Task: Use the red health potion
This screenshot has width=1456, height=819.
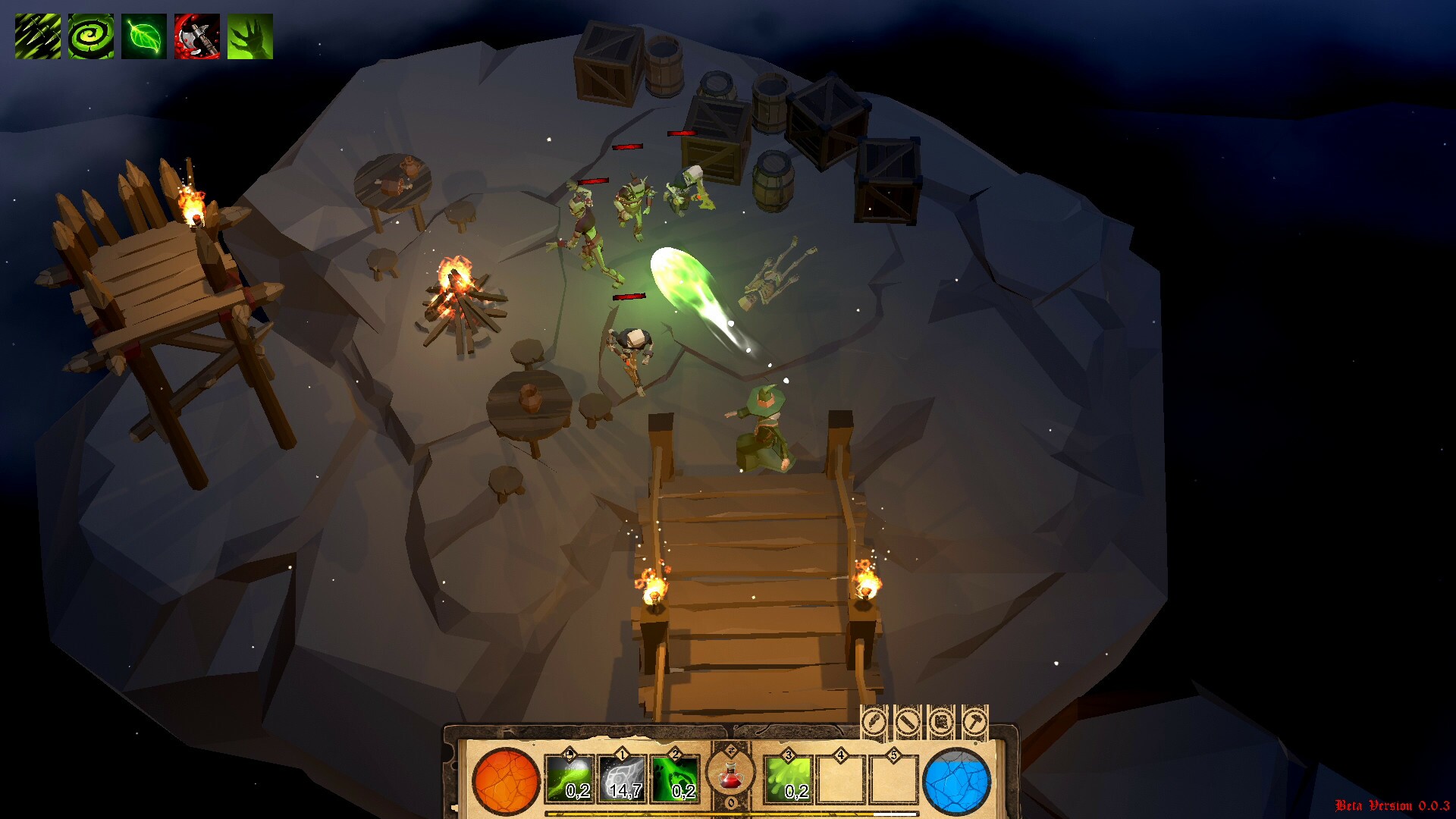Action: tap(730, 775)
